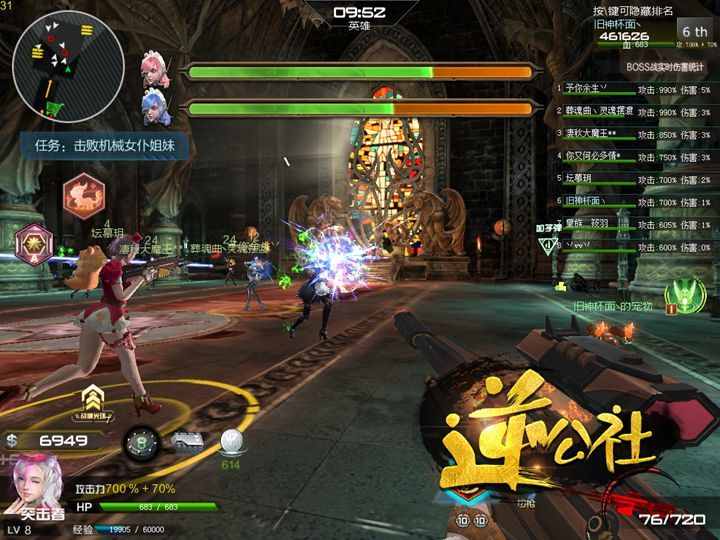720x540 pixels.
Task: Click the 6th rank badge
Action: point(693,32)
